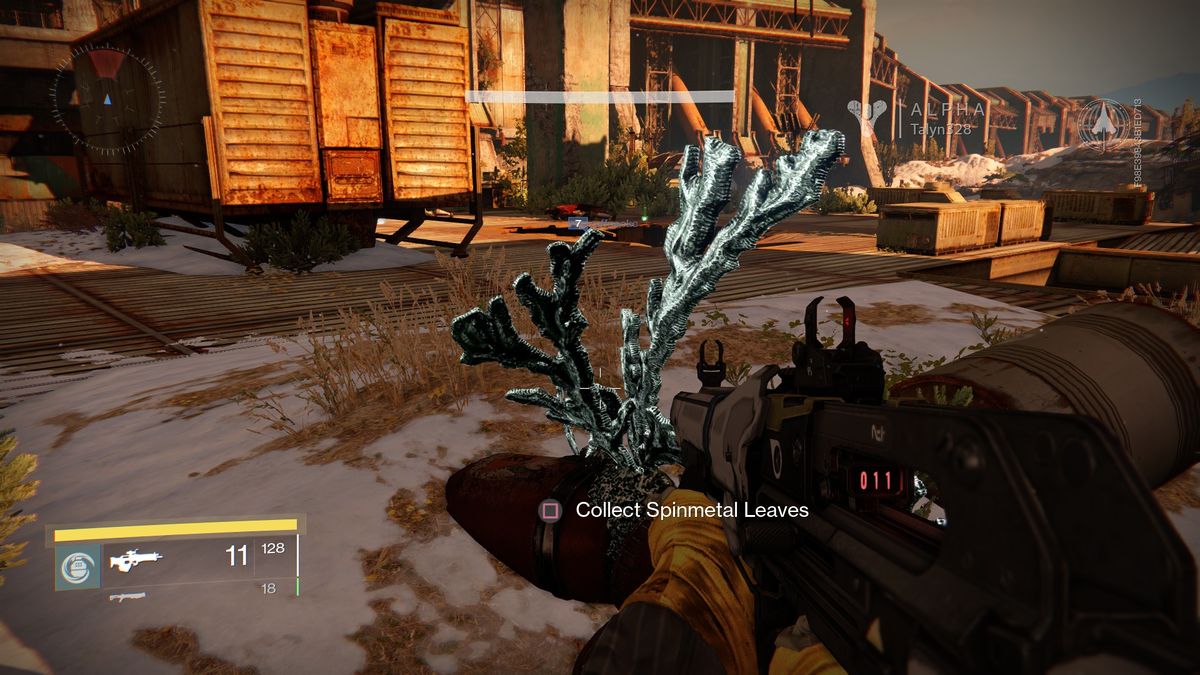Choose the primary auto rifle weapon icon
1200x675 pixels.
(137, 560)
